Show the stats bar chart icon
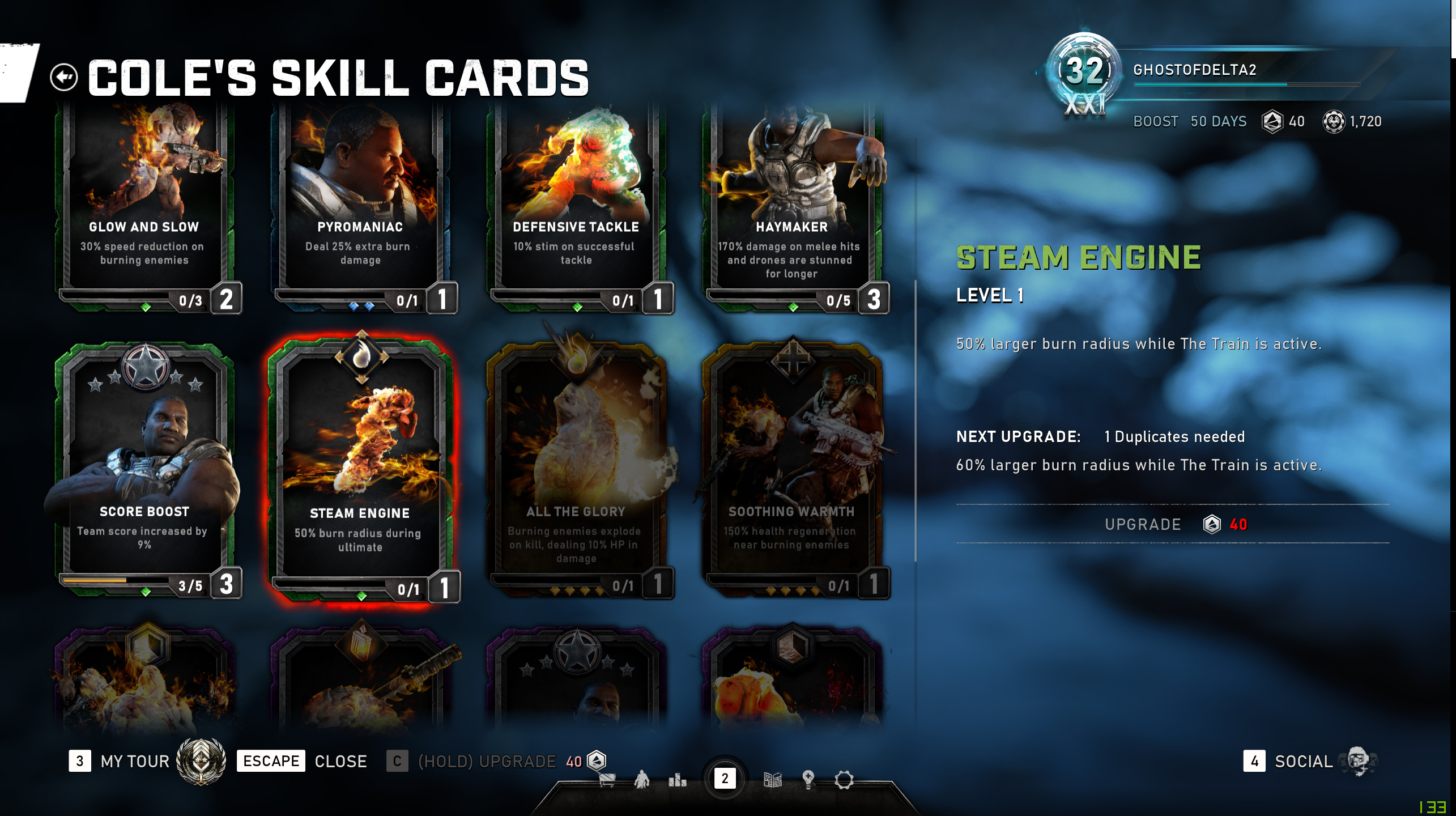The image size is (1456, 816). coord(677,780)
